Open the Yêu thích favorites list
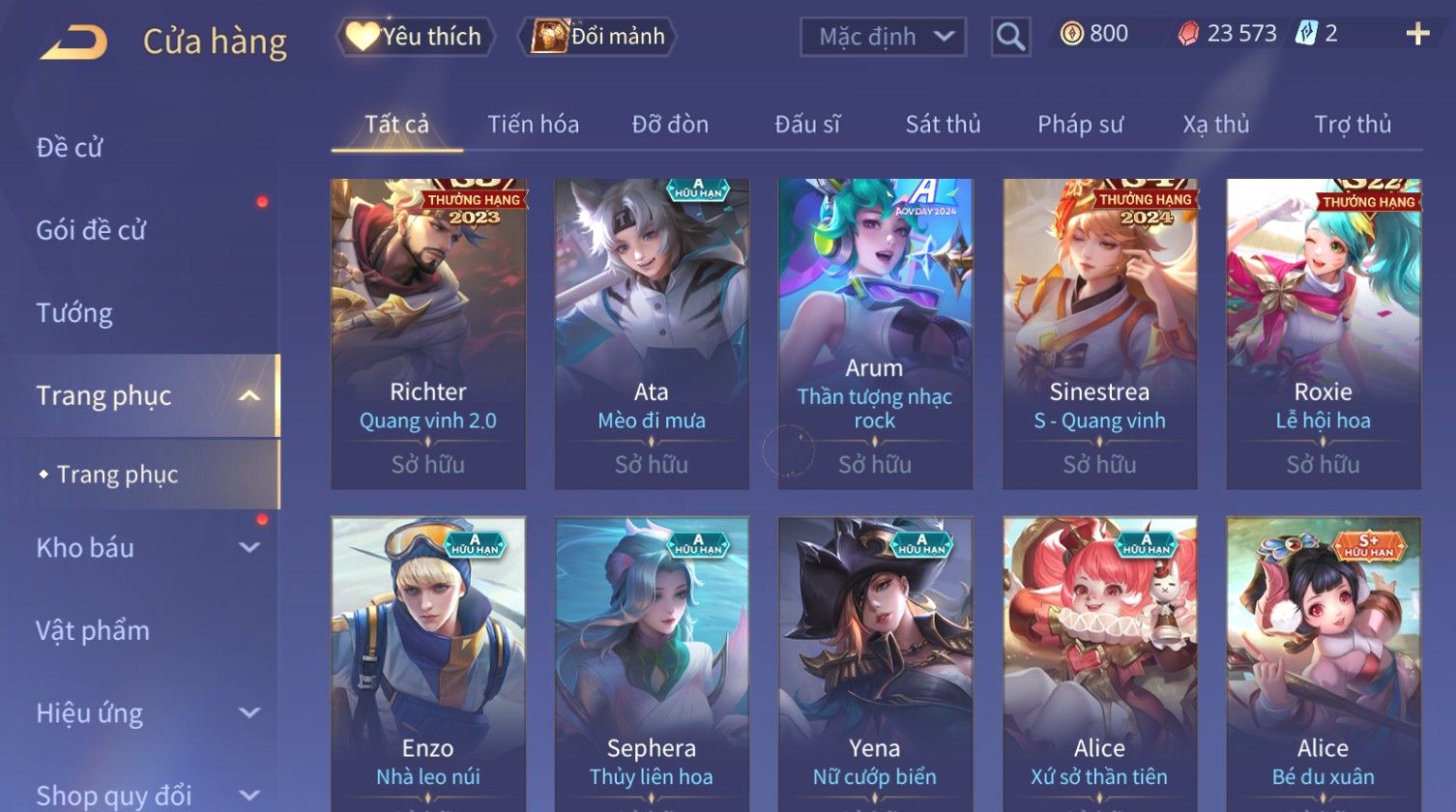This screenshot has width=1456, height=812. [x=416, y=37]
